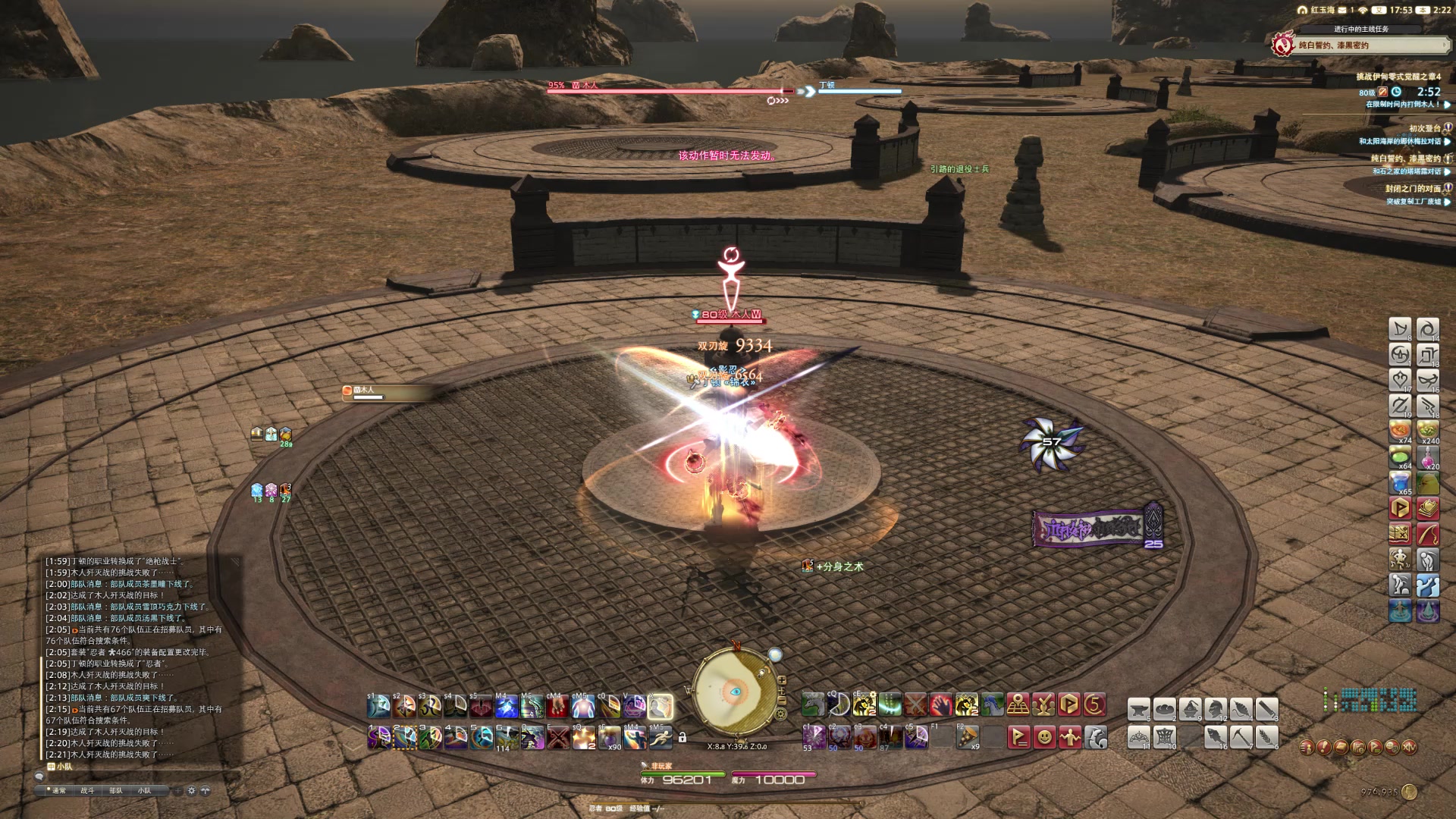Screen dimensions: 1456x819
Task: Activate the highlighted portrait action slot
Action: click(661, 707)
